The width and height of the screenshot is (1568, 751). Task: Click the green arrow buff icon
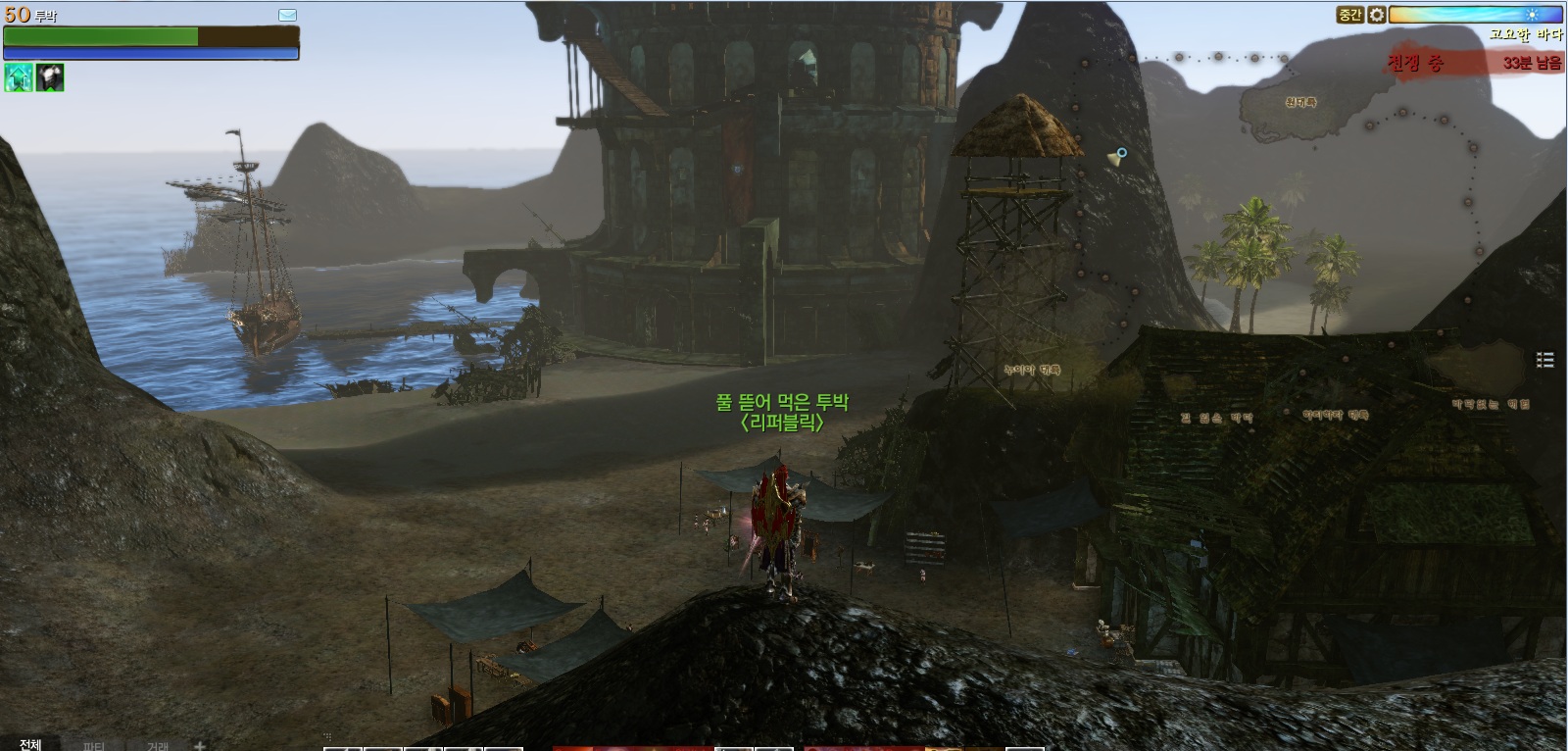click(19, 77)
